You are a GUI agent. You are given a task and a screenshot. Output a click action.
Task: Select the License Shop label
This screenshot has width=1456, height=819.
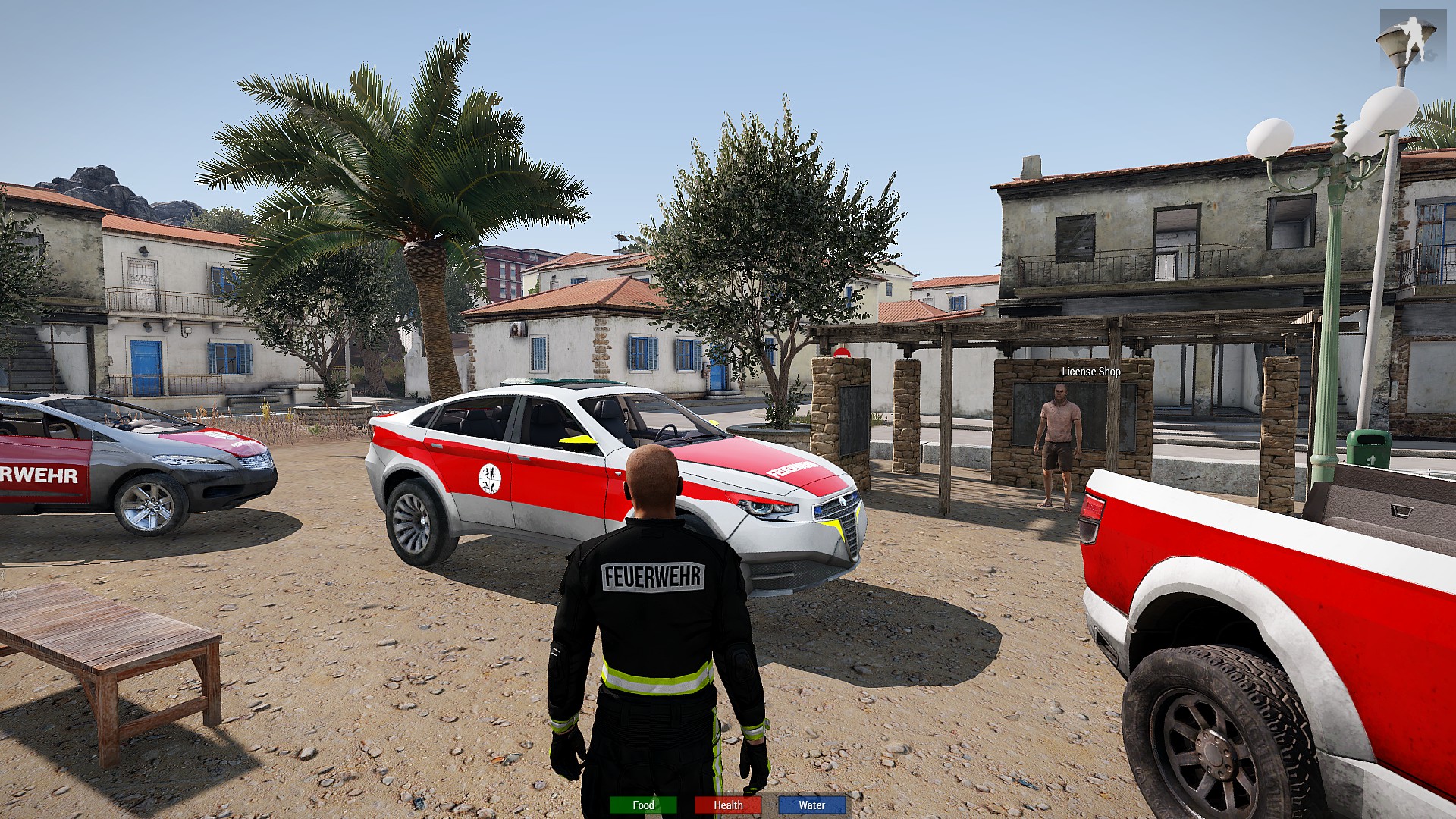point(1090,372)
